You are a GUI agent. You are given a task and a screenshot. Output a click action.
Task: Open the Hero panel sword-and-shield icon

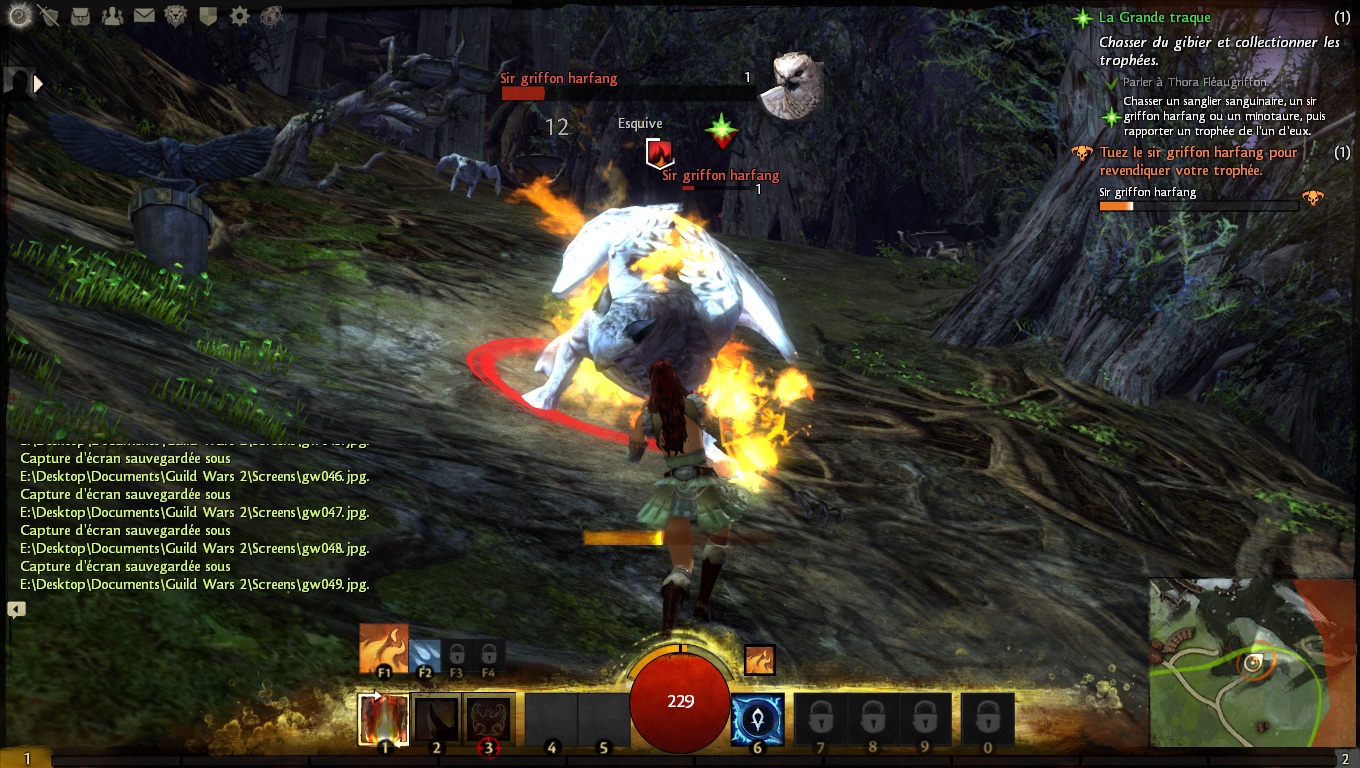pos(48,15)
